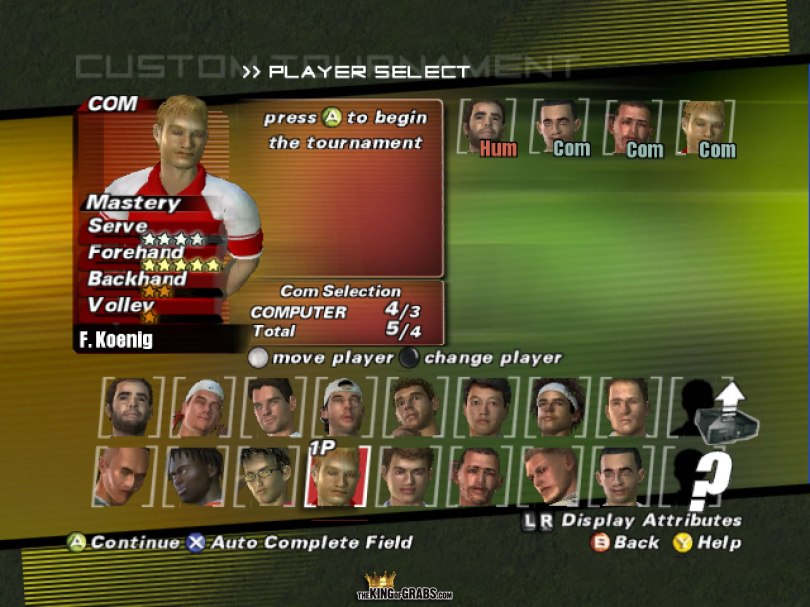Screen dimensions: 810x607
Task: Select the highlighted 1P blond player tile
Action: coord(338,476)
